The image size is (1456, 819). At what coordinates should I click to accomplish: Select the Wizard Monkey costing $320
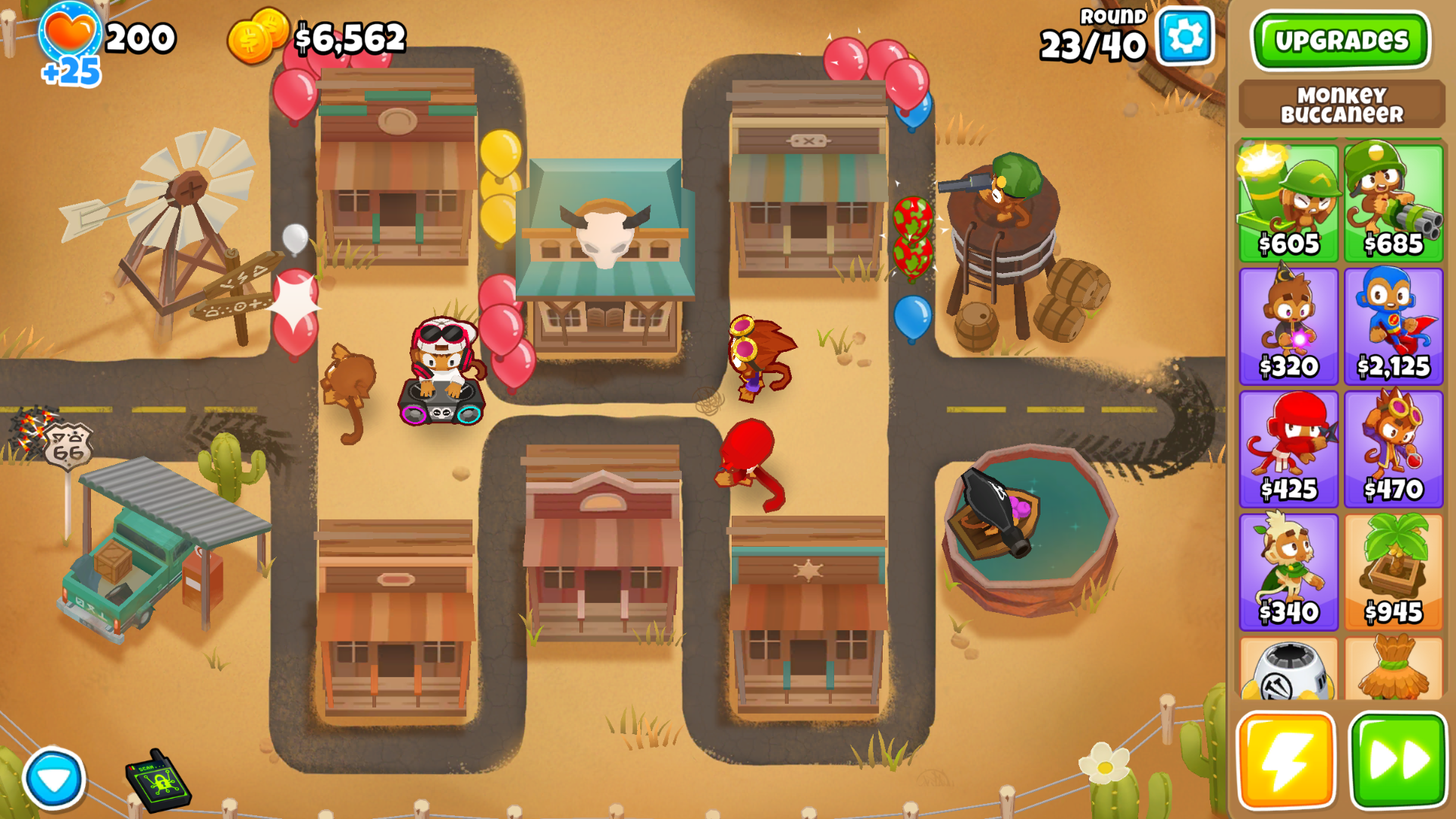click(1289, 325)
